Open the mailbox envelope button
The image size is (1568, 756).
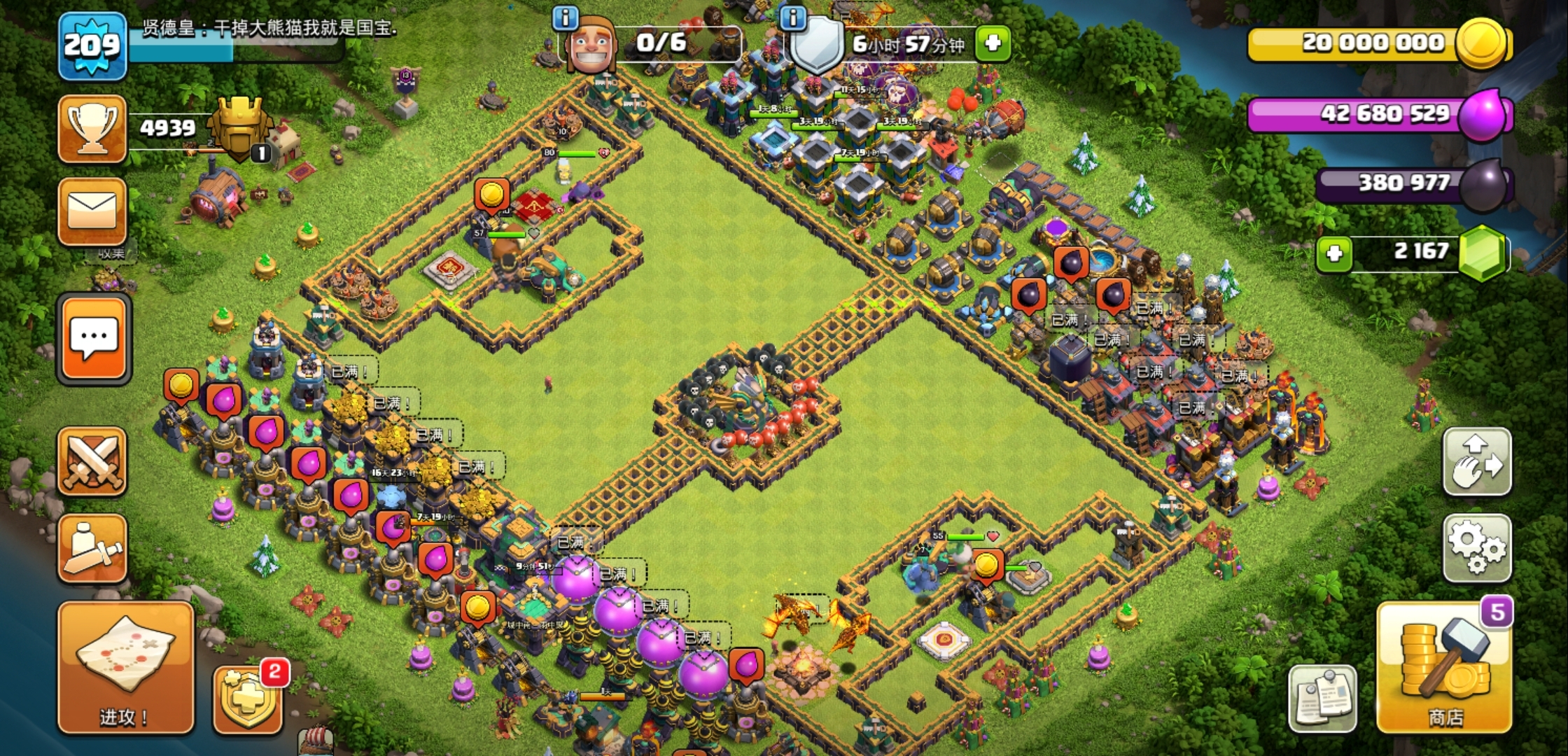tap(92, 211)
